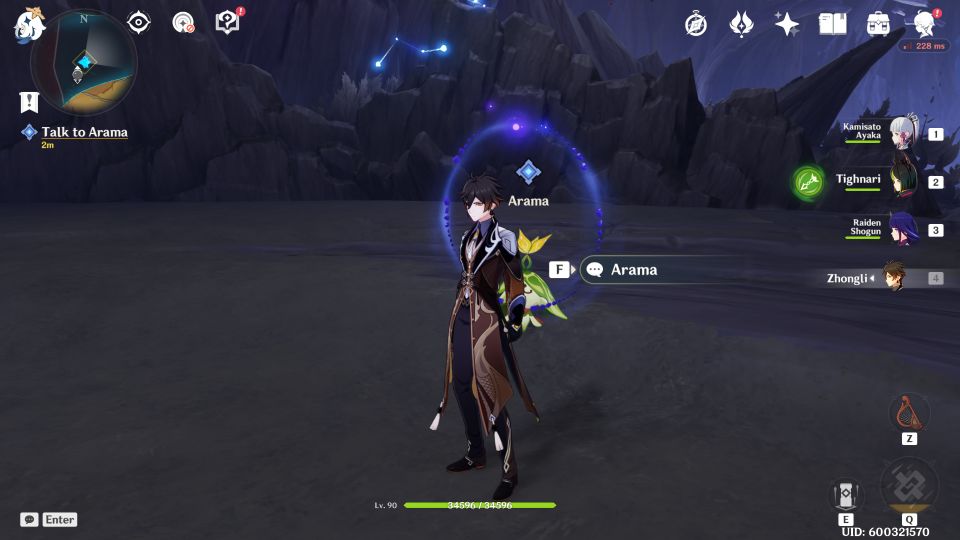Image resolution: width=960 pixels, height=540 pixels.
Task: Talk to Arama via dialogue prompt
Action: tap(633, 270)
